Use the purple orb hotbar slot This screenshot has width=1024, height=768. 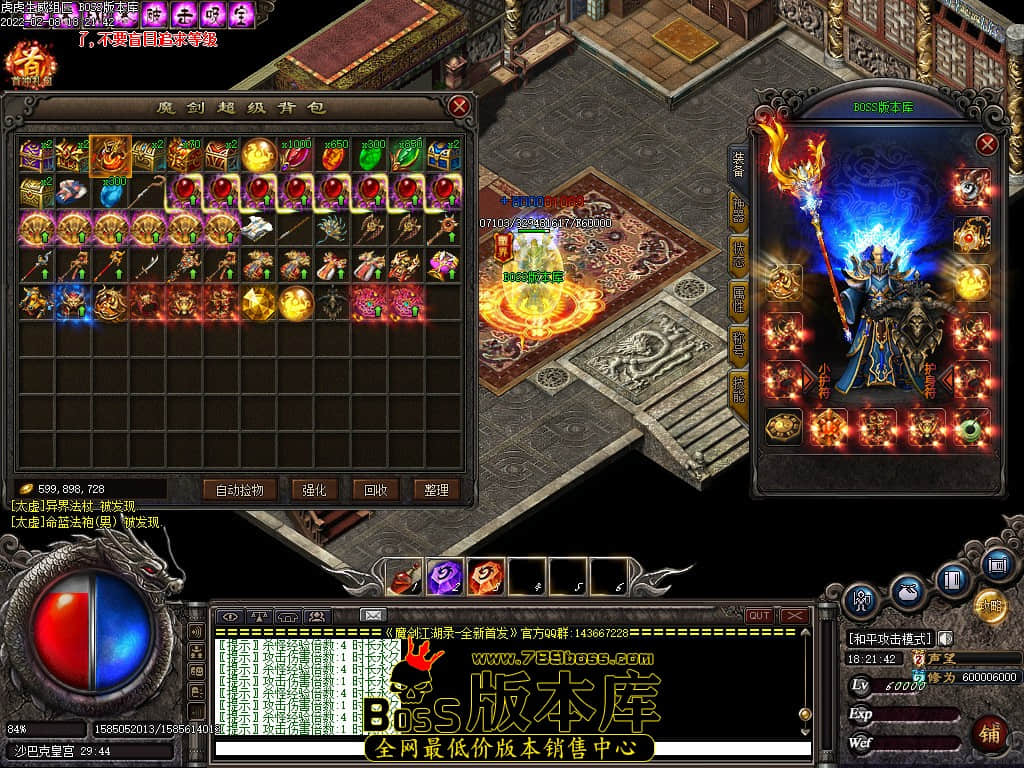(x=444, y=576)
